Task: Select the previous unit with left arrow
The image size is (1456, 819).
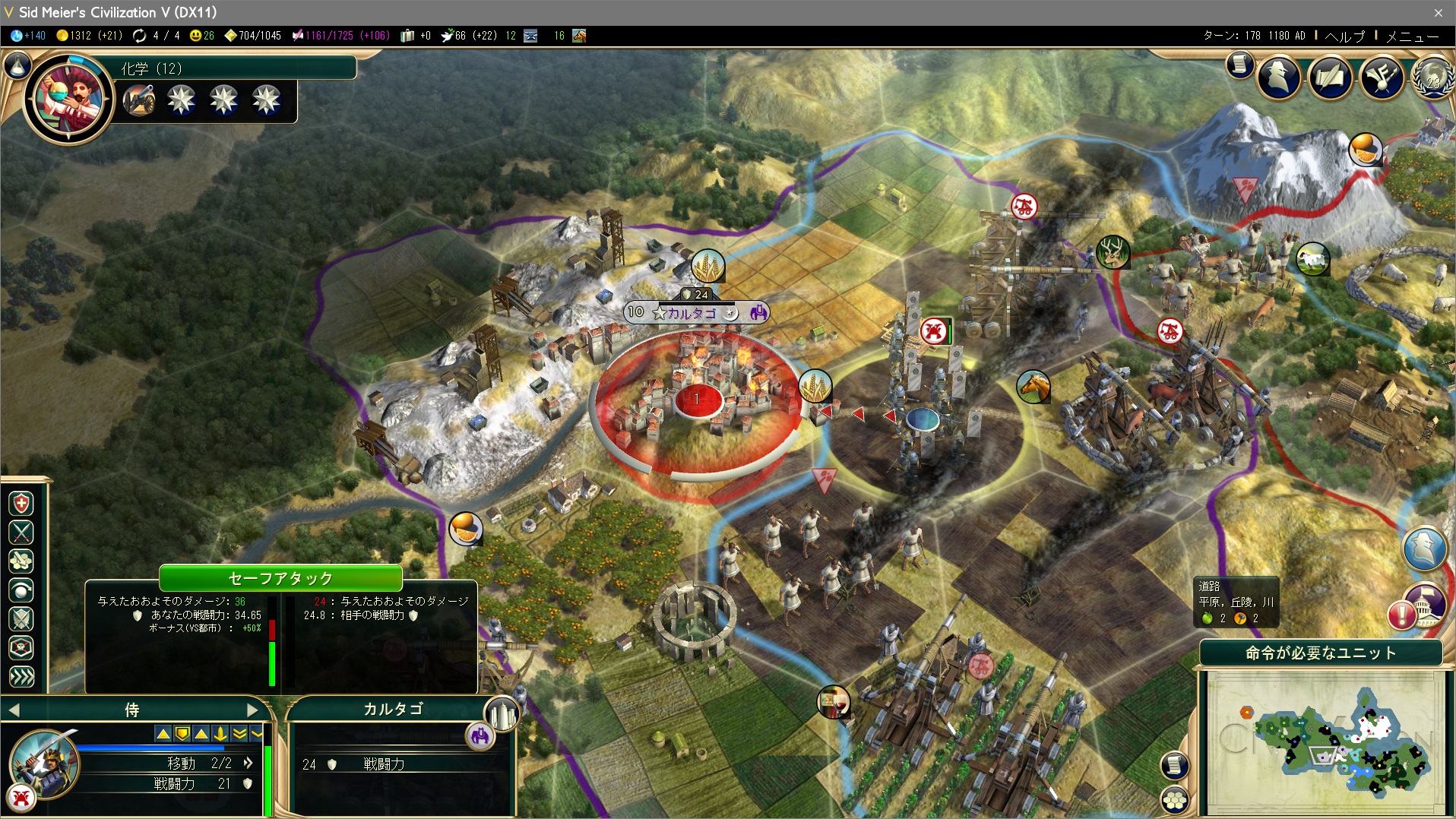Action: (14, 710)
